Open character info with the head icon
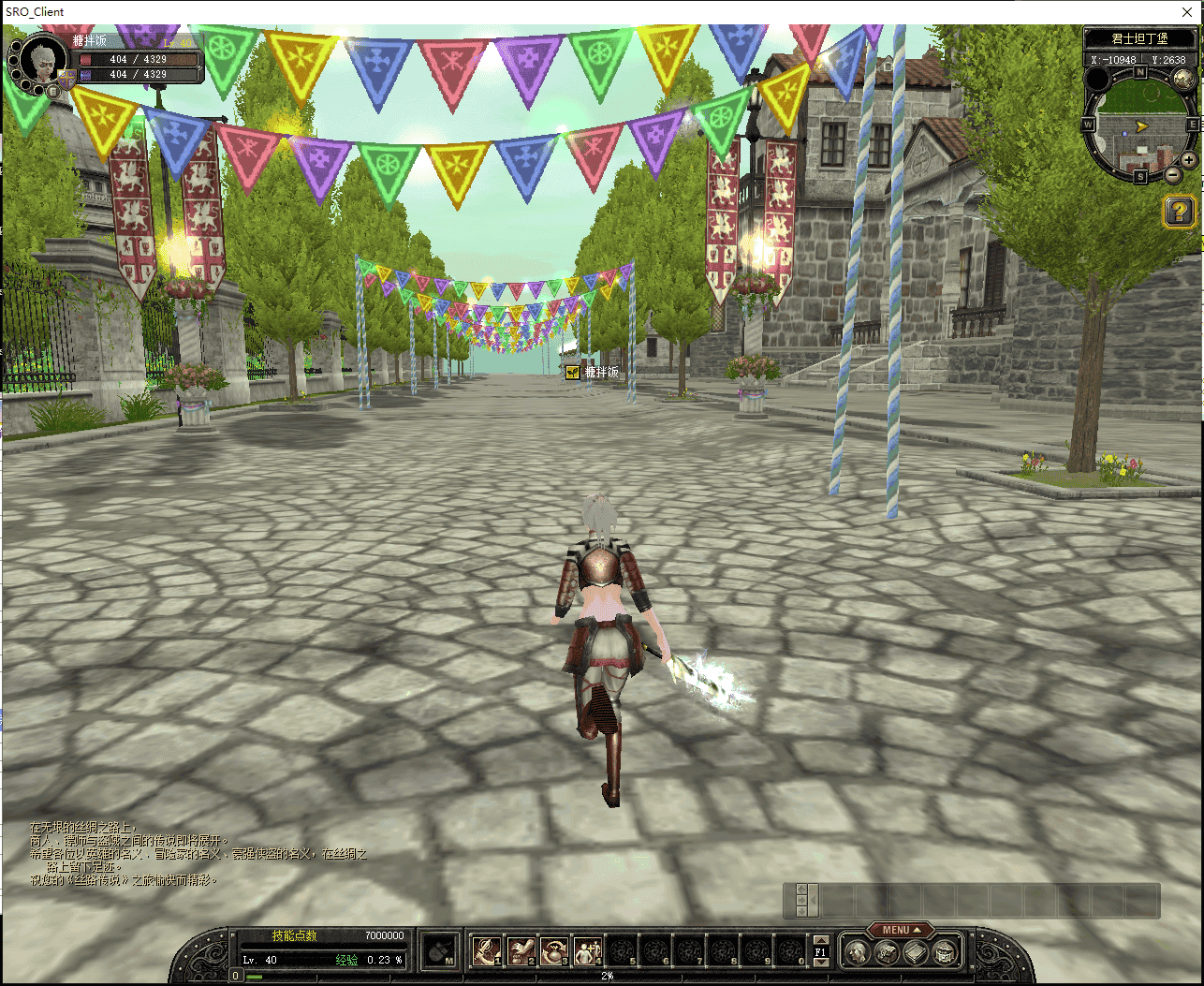Image resolution: width=1204 pixels, height=986 pixels. 859,952
